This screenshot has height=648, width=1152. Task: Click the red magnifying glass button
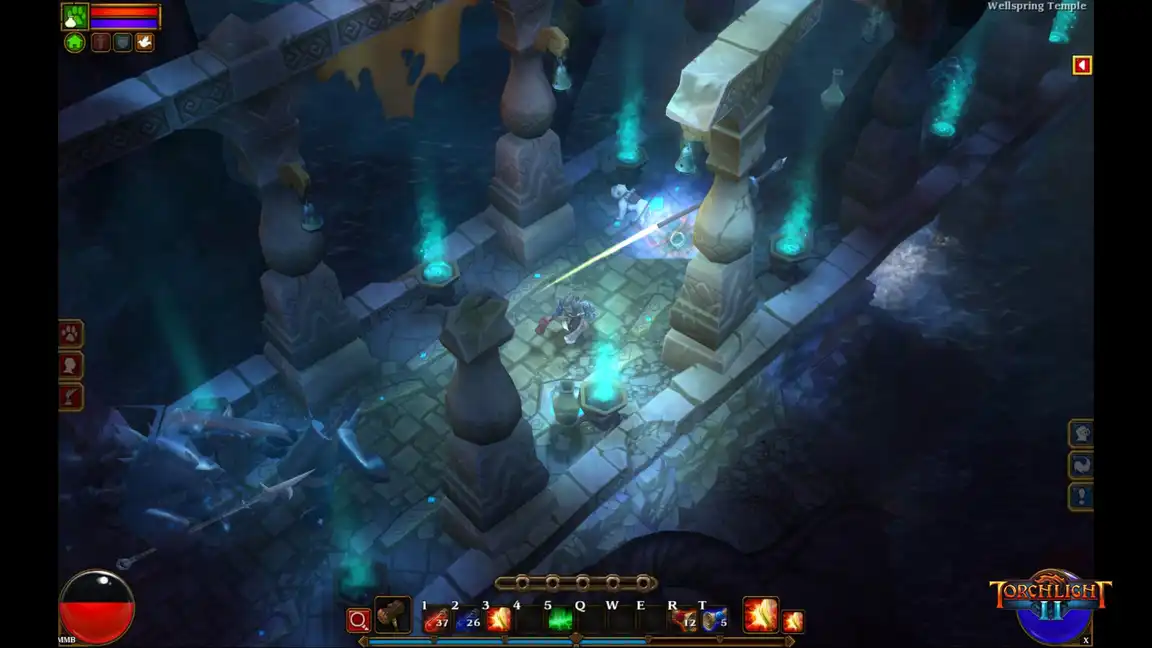[358, 620]
